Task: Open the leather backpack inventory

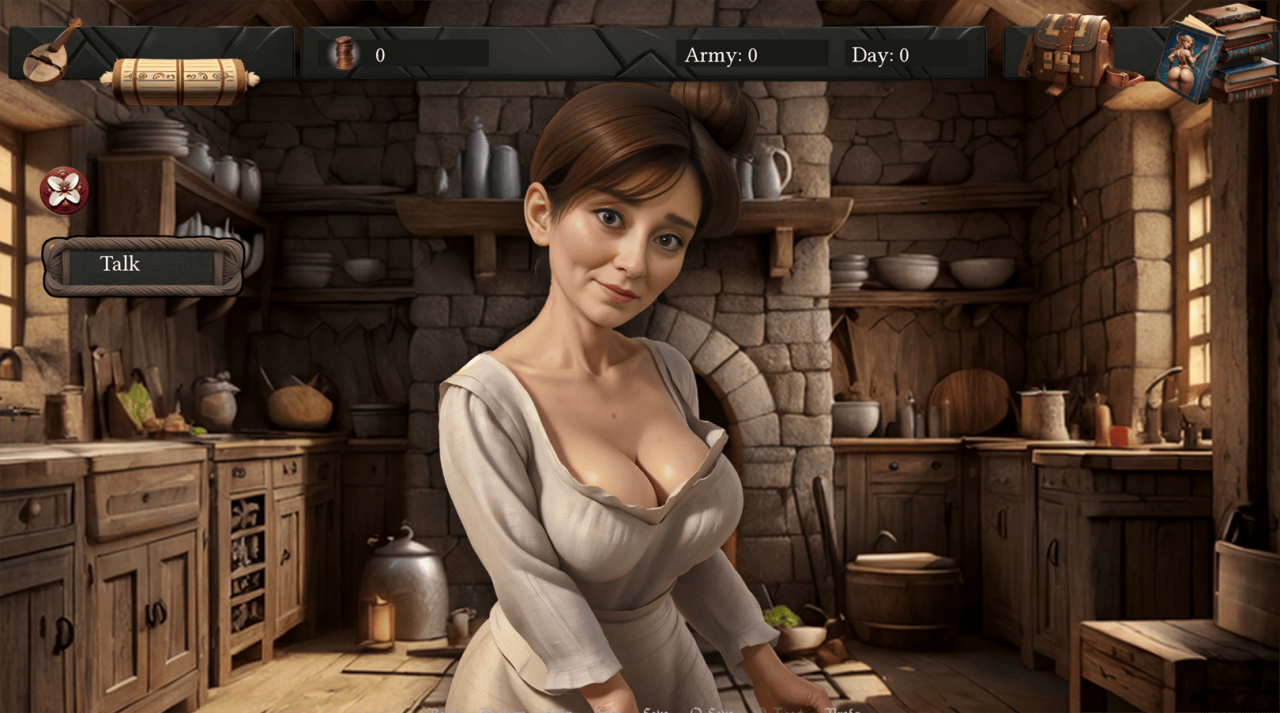Action: tap(1071, 50)
